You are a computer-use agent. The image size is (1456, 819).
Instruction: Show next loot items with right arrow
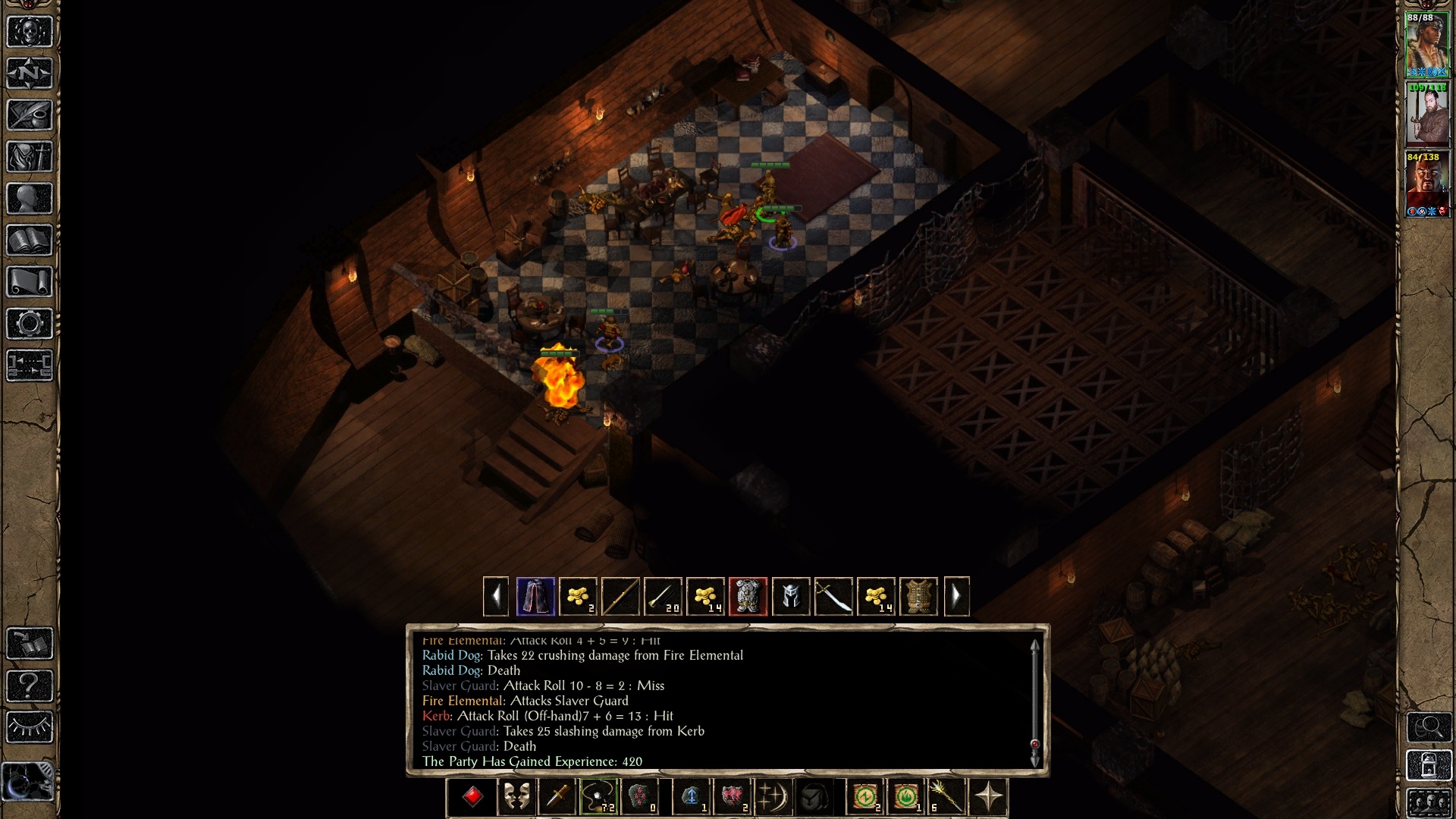coord(956,597)
